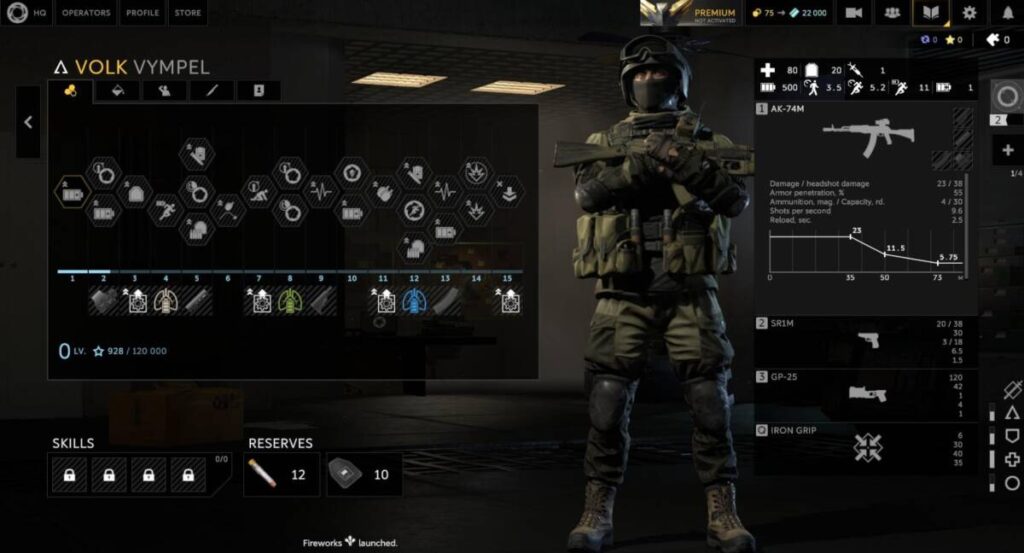Open the Store menu
The height and width of the screenshot is (553, 1024).
coord(187,13)
